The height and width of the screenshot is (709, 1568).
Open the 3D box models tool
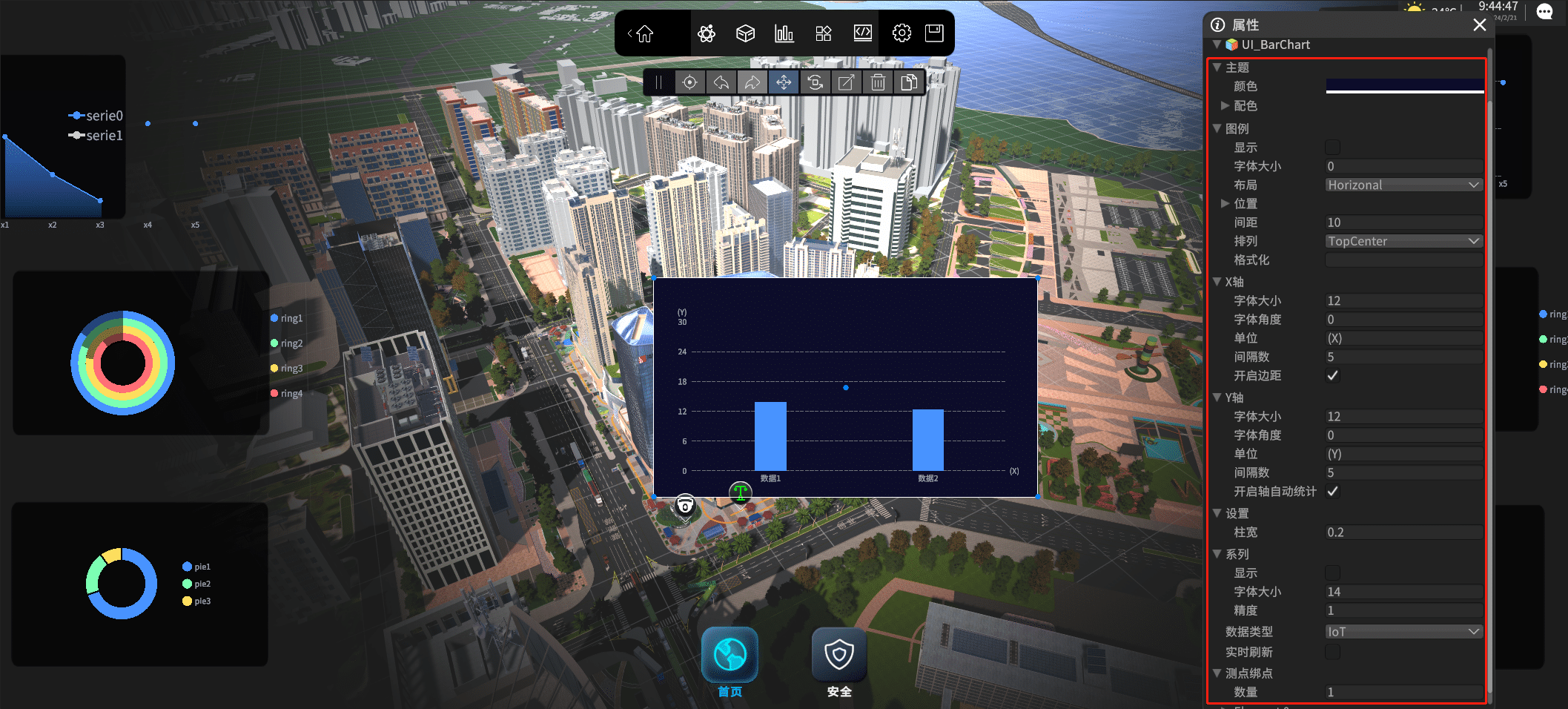coord(745,33)
